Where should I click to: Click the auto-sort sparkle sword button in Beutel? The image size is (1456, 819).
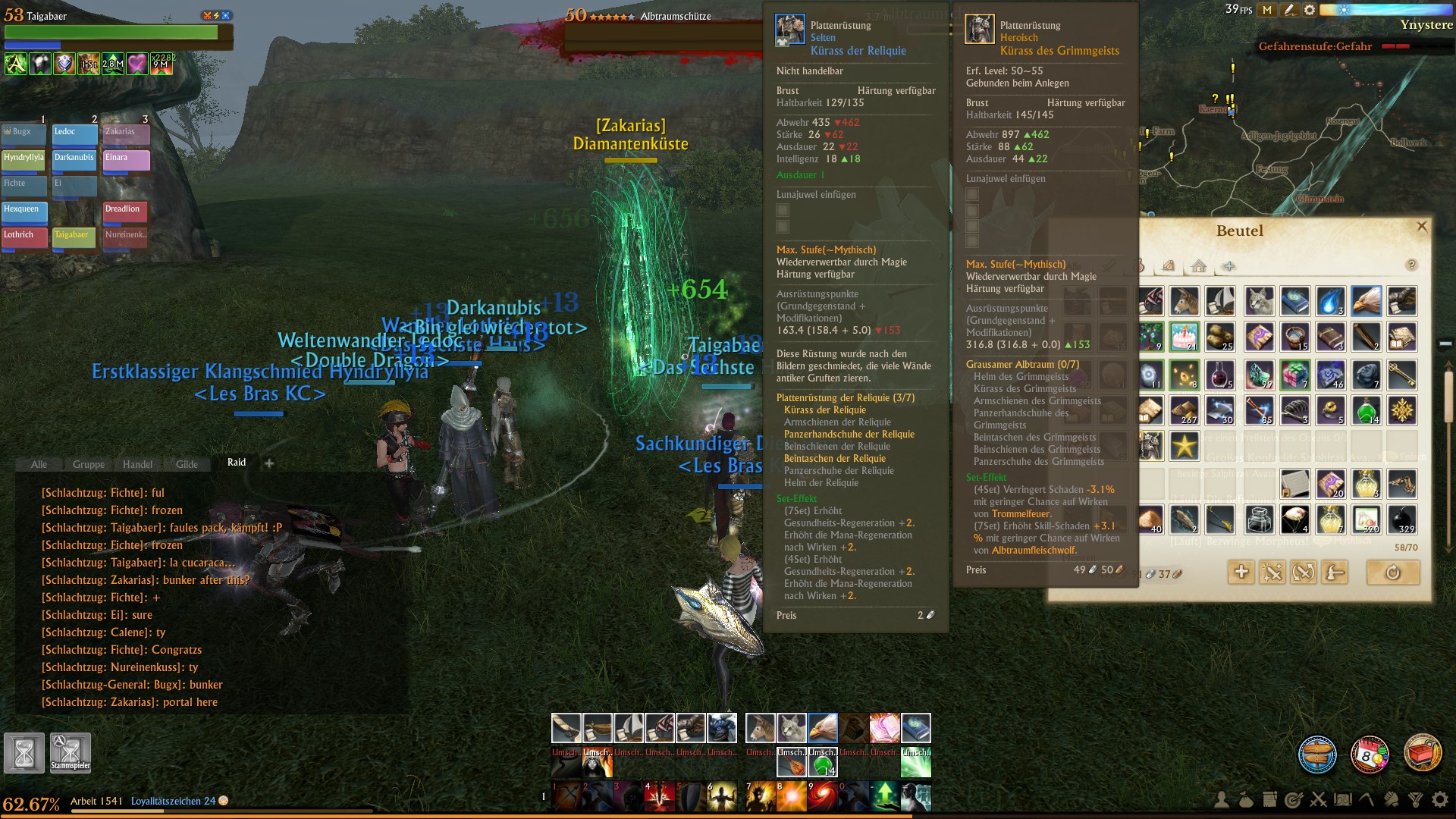[x=1272, y=573]
